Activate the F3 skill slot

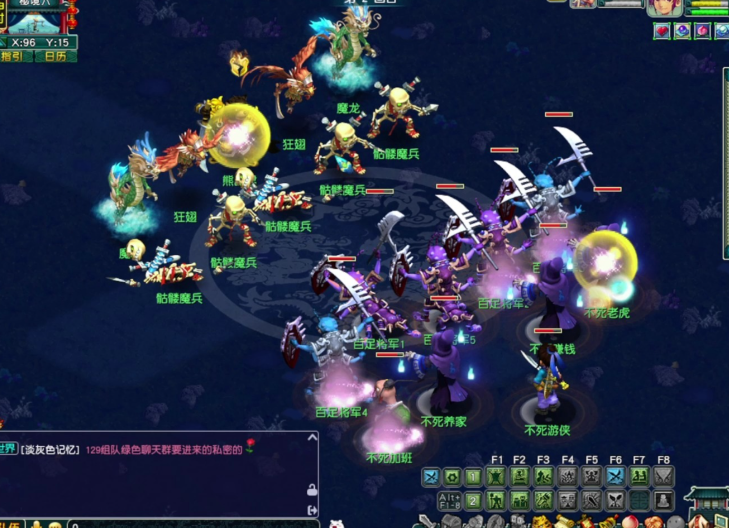click(544, 477)
